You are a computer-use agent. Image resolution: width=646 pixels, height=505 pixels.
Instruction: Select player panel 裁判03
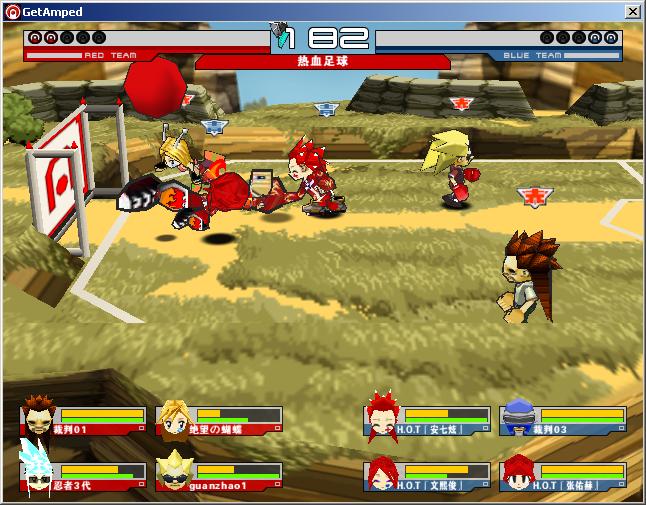[563, 419]
